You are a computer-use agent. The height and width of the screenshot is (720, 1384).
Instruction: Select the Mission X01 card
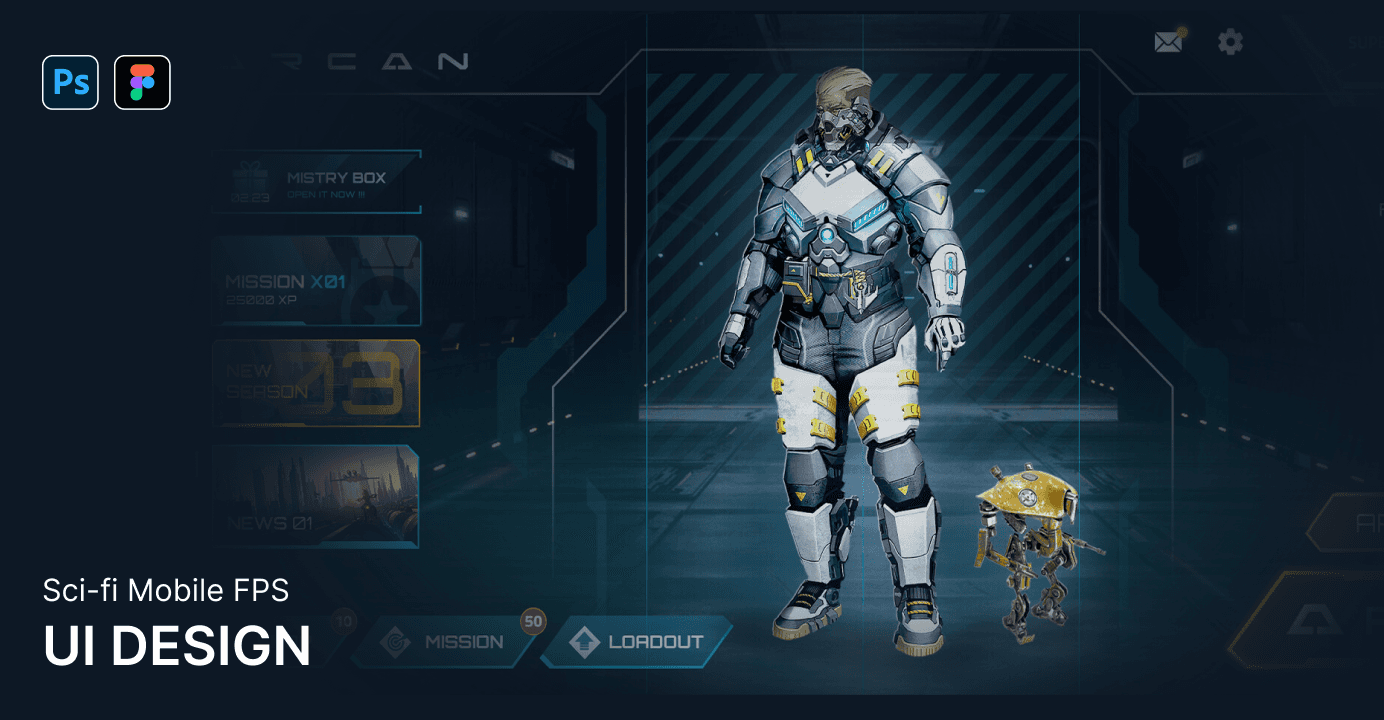(x=316, y=281)
